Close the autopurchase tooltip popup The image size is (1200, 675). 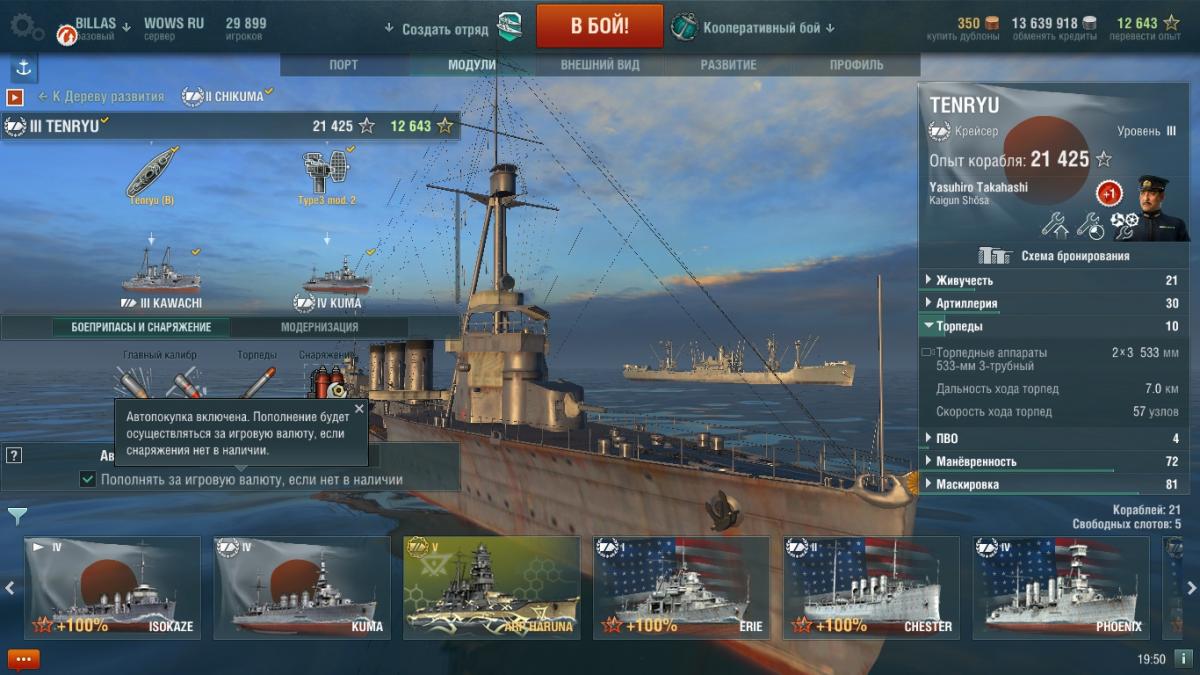[359, 409]
